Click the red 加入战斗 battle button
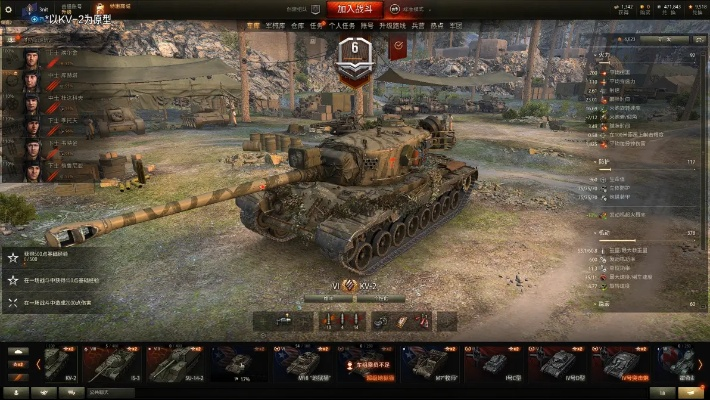Viewport: 710px width, 400px height. 355,8
